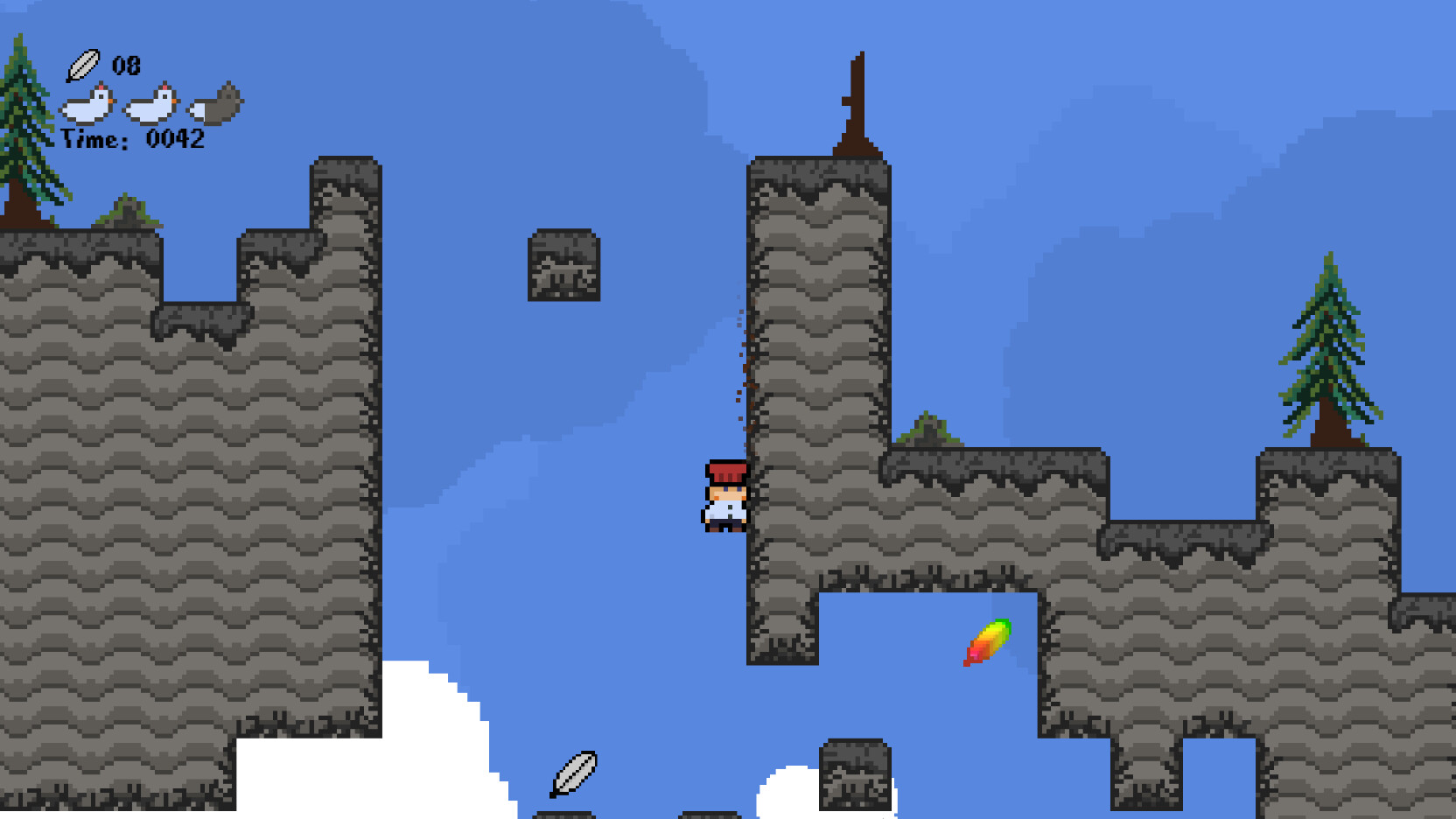Click the player character with red cap
Screen dimensions: 1456x819
tap(724, 497)
